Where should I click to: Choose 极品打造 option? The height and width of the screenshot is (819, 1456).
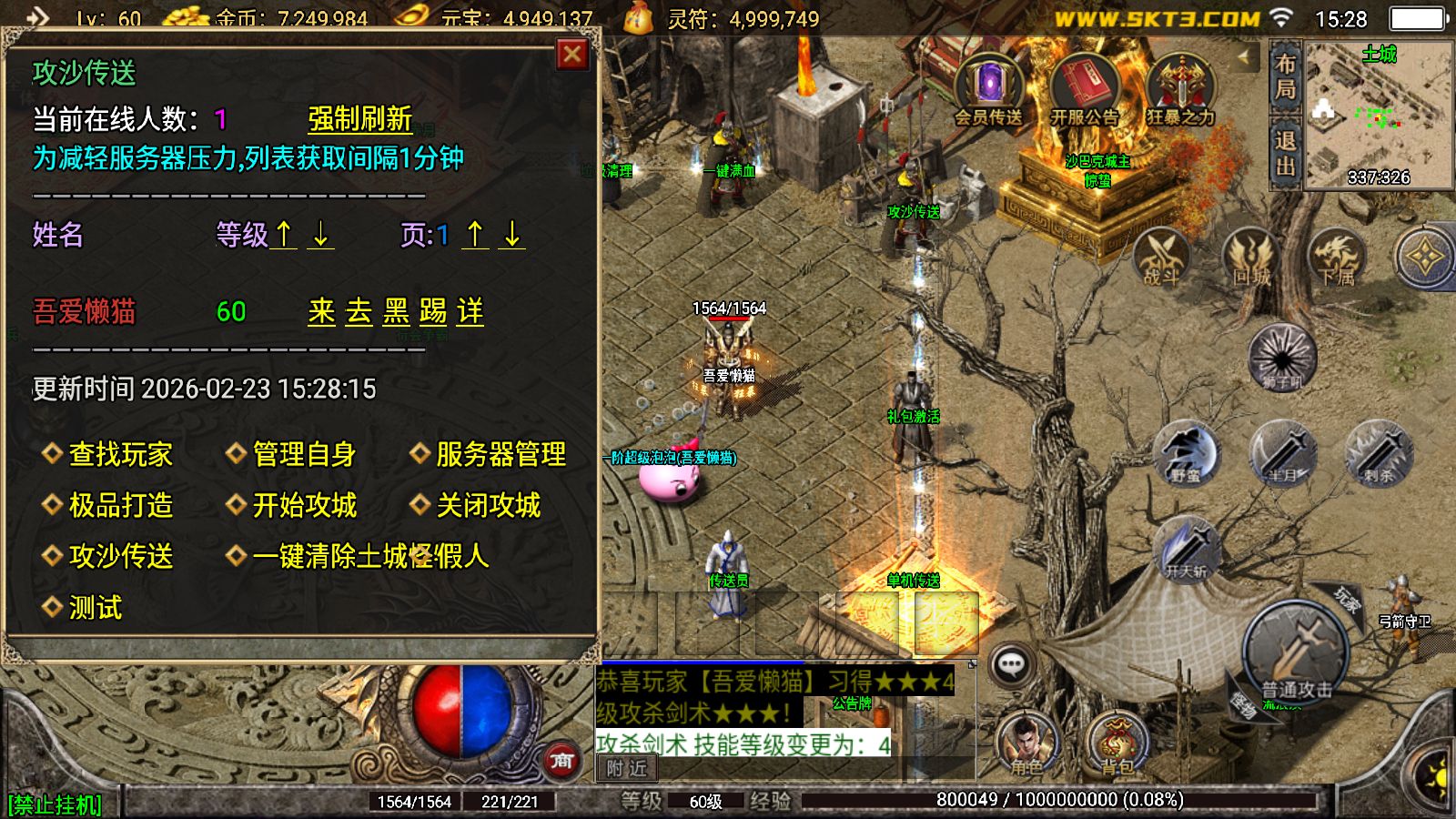(119, 505)
